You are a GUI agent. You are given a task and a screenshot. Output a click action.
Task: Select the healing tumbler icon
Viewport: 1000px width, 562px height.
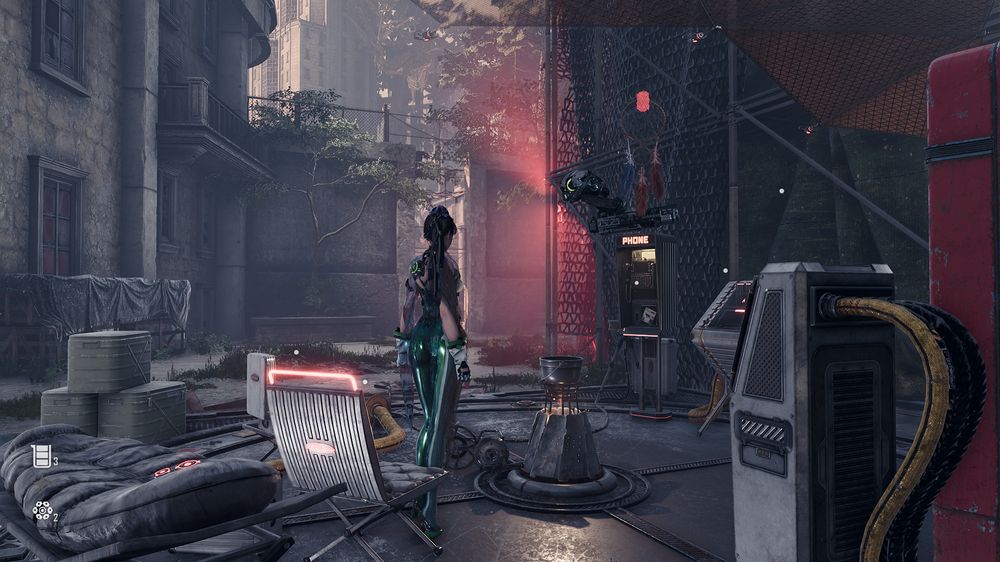tap(41, 457)
